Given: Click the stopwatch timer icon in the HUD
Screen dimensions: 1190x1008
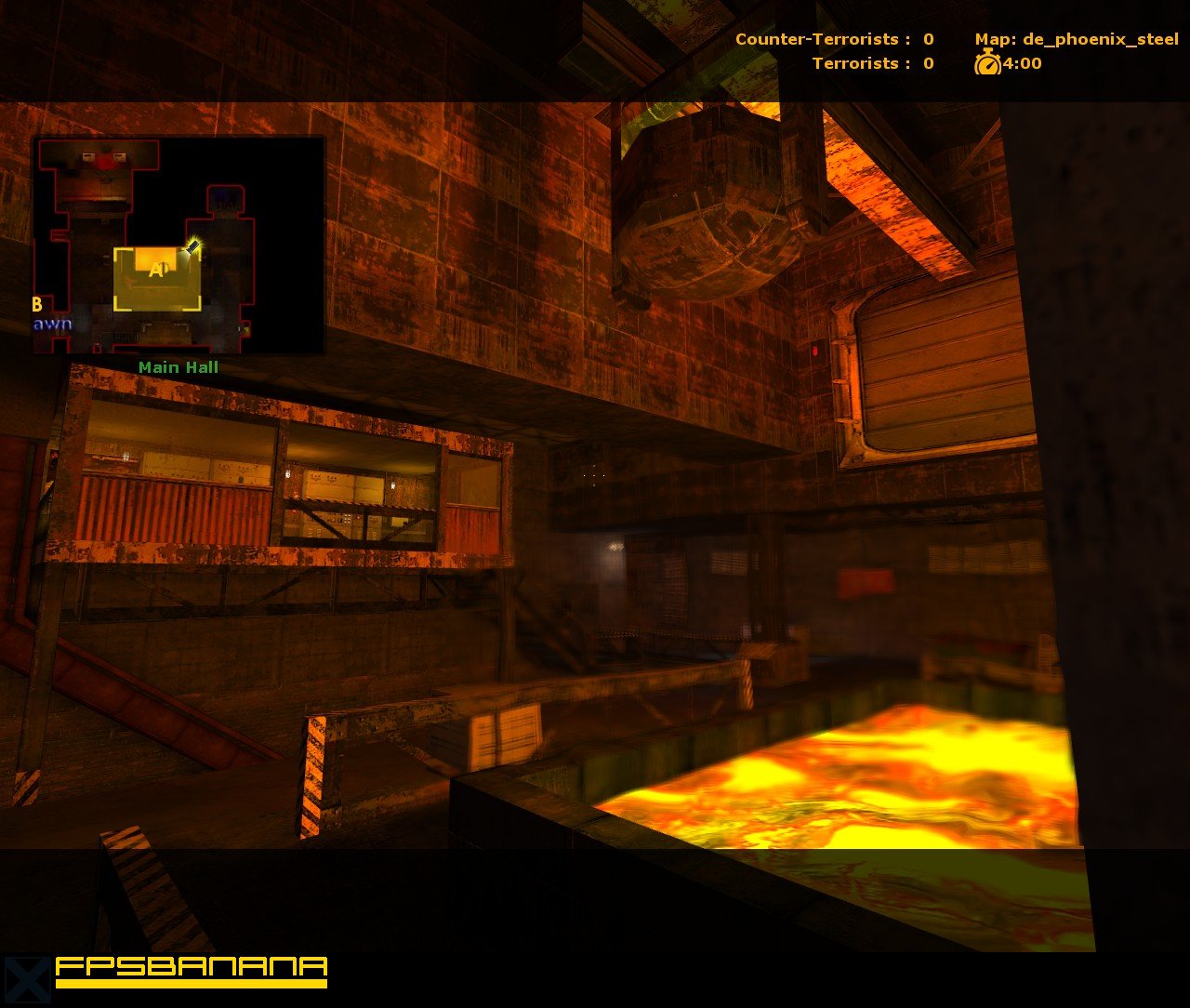Looking at the screenshot, I should 987,65.
